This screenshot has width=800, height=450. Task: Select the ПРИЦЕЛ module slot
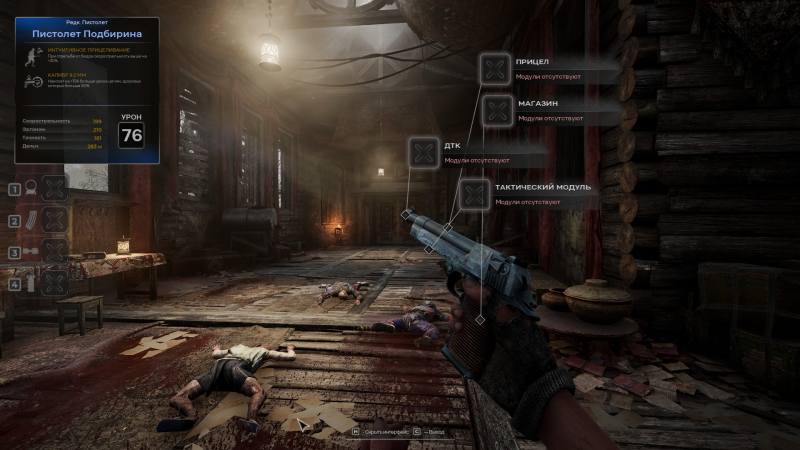coord(494,69)
